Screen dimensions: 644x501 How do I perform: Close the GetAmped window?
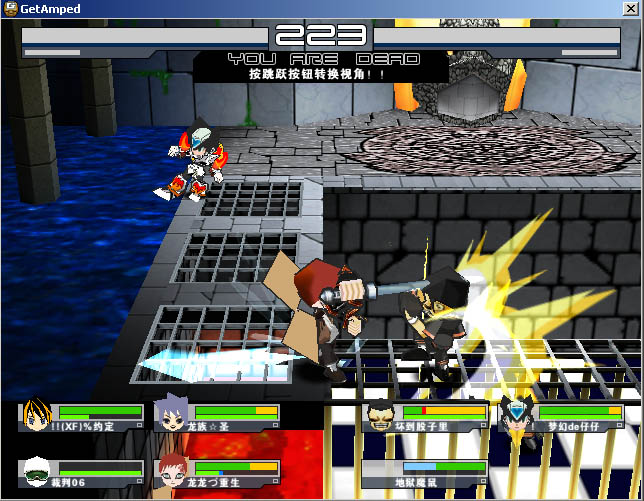point(631,9)
